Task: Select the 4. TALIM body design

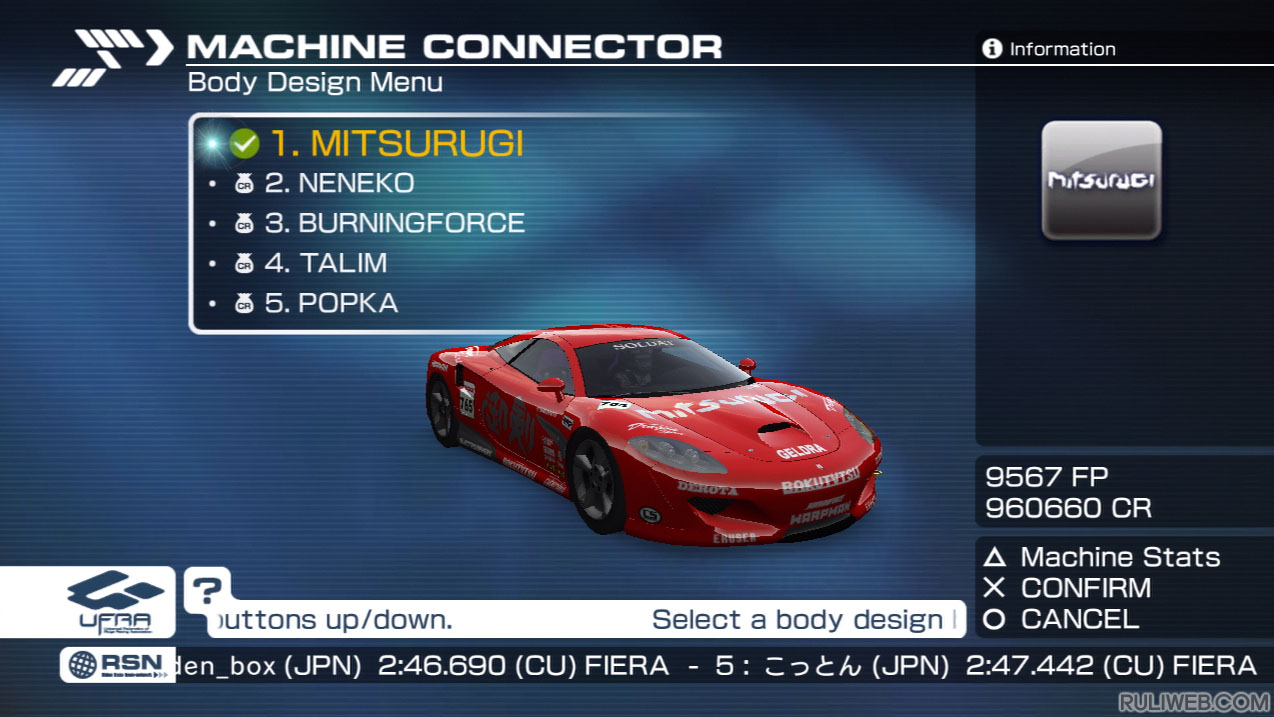Action: click(x=325, y=263)
